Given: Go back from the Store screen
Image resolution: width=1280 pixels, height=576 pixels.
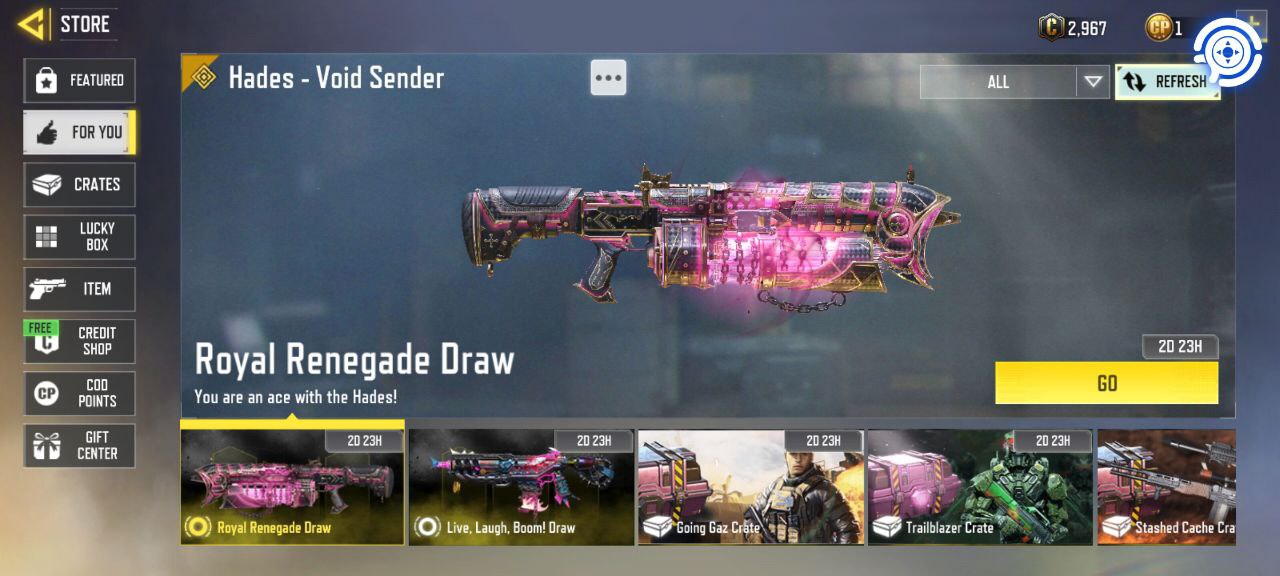Looking at the screenshot, I should point(32,24).
